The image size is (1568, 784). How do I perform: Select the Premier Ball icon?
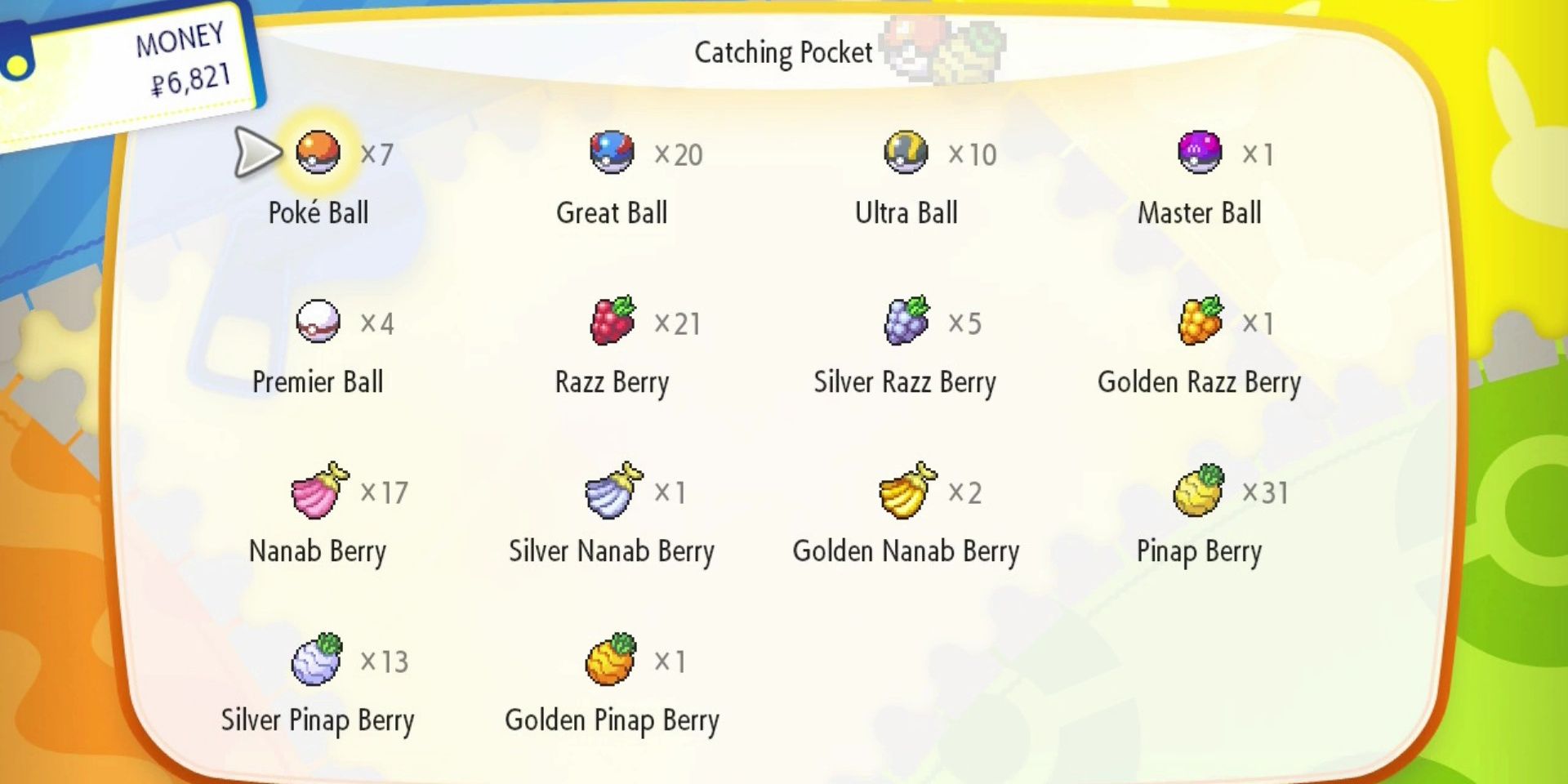click(318, 321)
